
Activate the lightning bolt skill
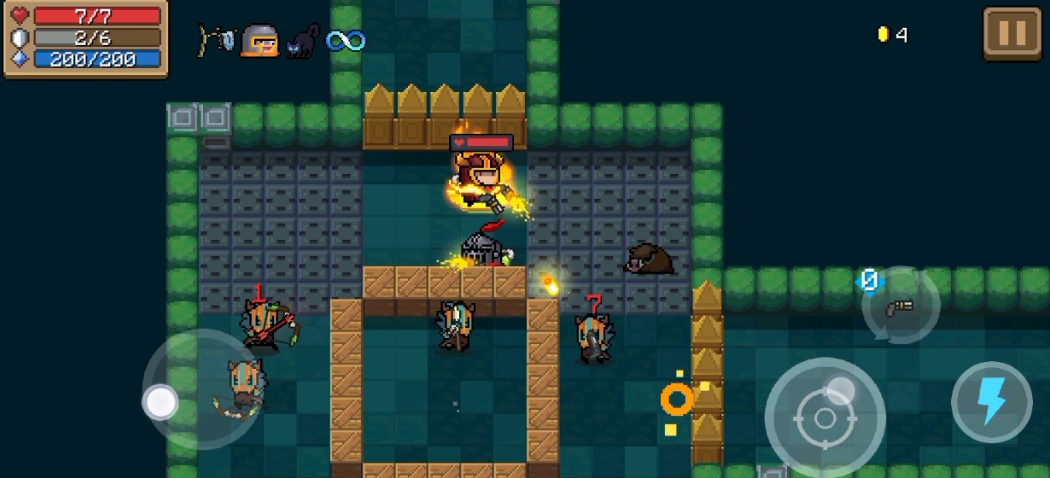[991, 402]
